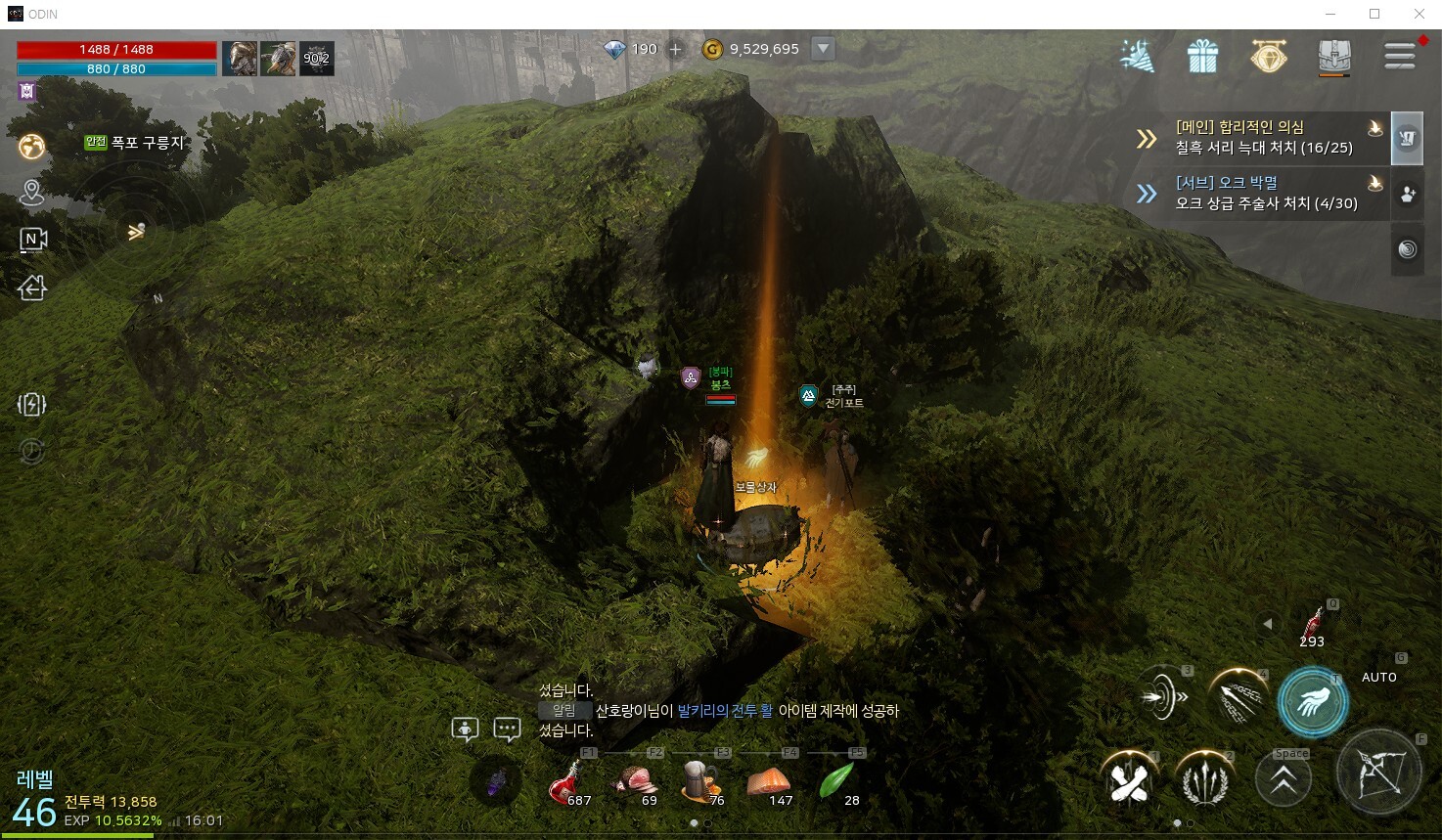Use the red health potion slot
Image resolution: width=1442 pixels, height=840 pixels.
click(565, 783)
